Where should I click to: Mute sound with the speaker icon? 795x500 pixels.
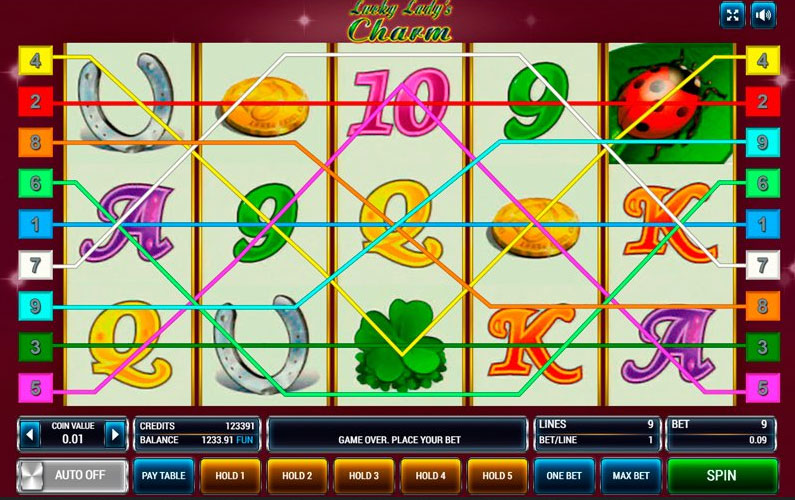tap(764, 15)
